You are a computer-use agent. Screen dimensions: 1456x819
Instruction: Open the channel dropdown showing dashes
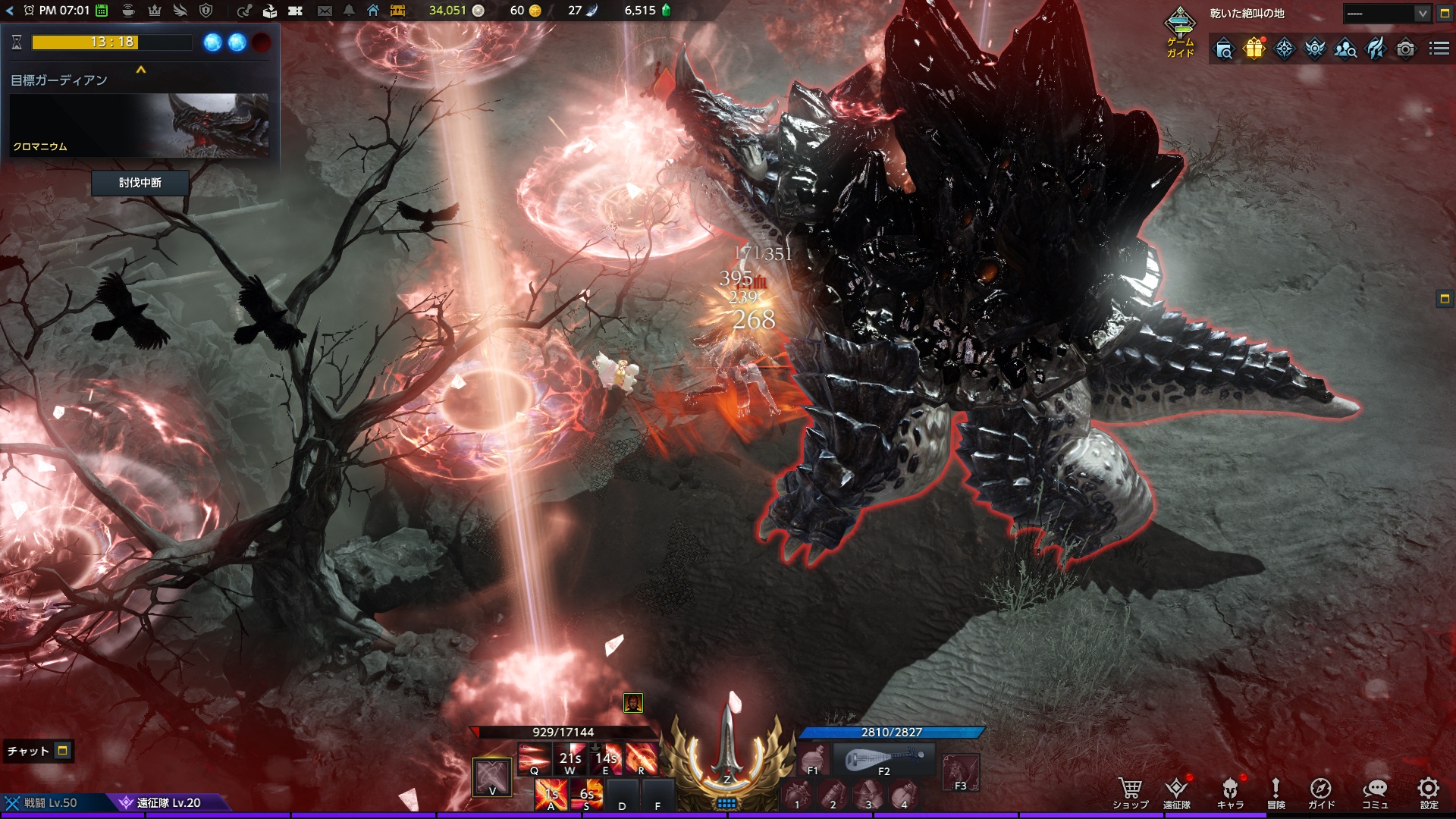[x=1387, y=14]
